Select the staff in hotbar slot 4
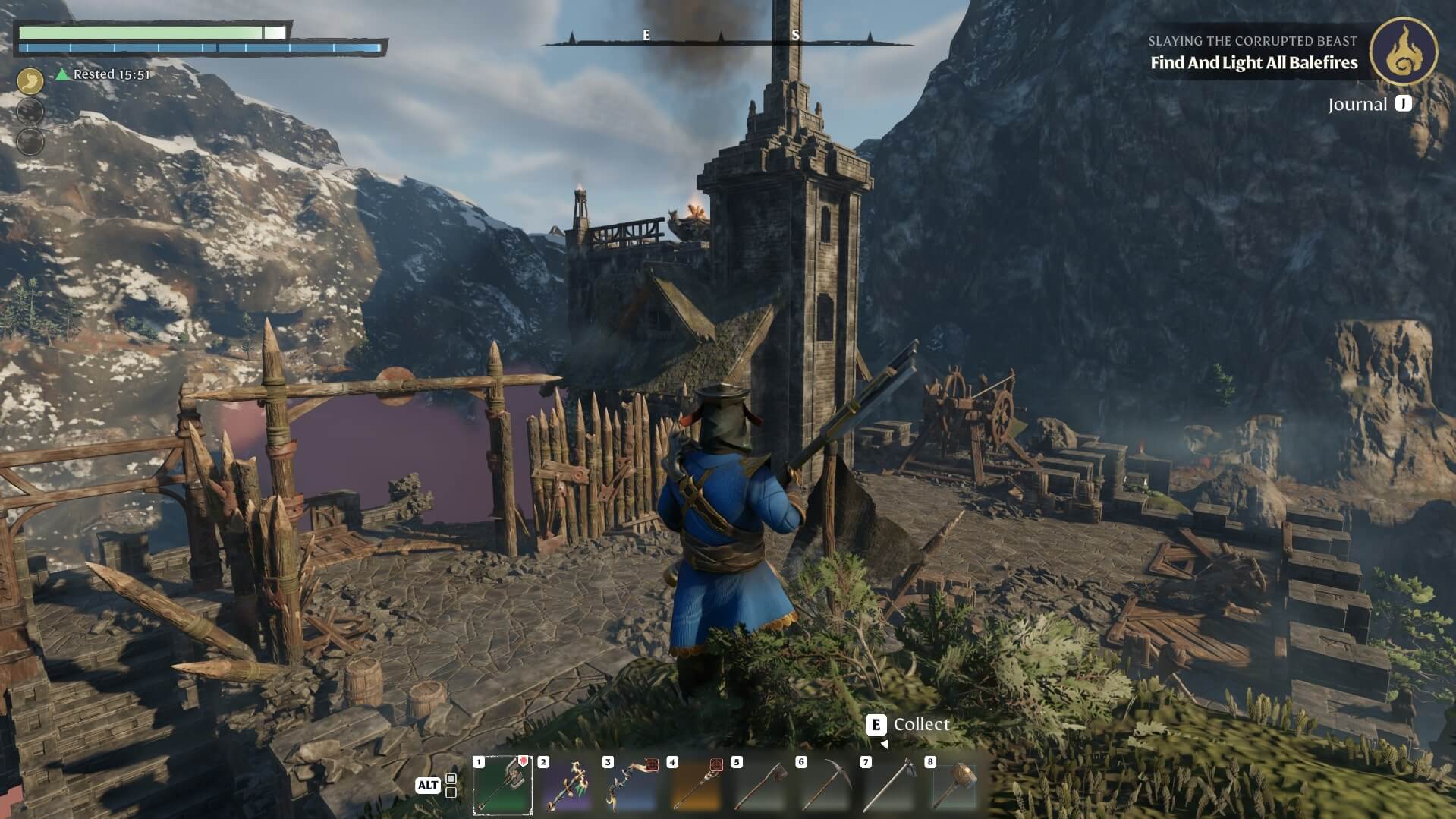This screenshot has height=819, width=1456. tap(696, 786)
